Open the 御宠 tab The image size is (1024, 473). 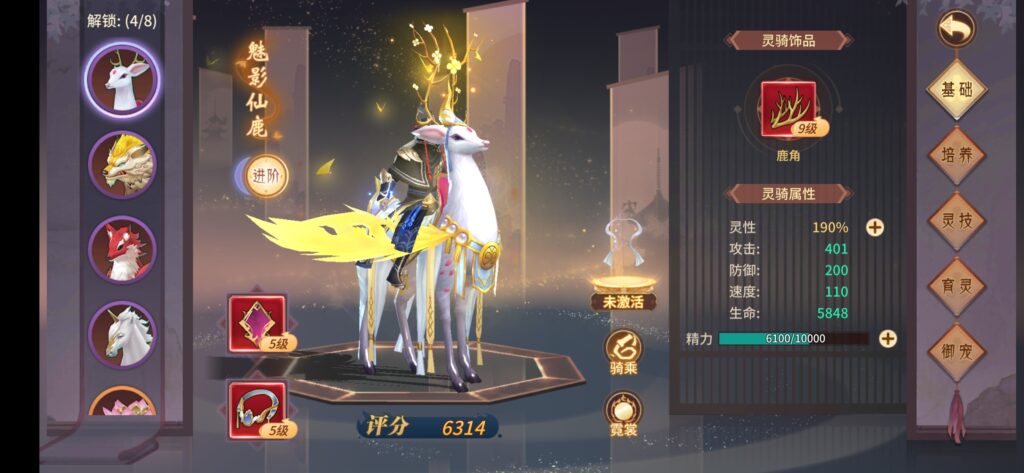tap(956, 352)
